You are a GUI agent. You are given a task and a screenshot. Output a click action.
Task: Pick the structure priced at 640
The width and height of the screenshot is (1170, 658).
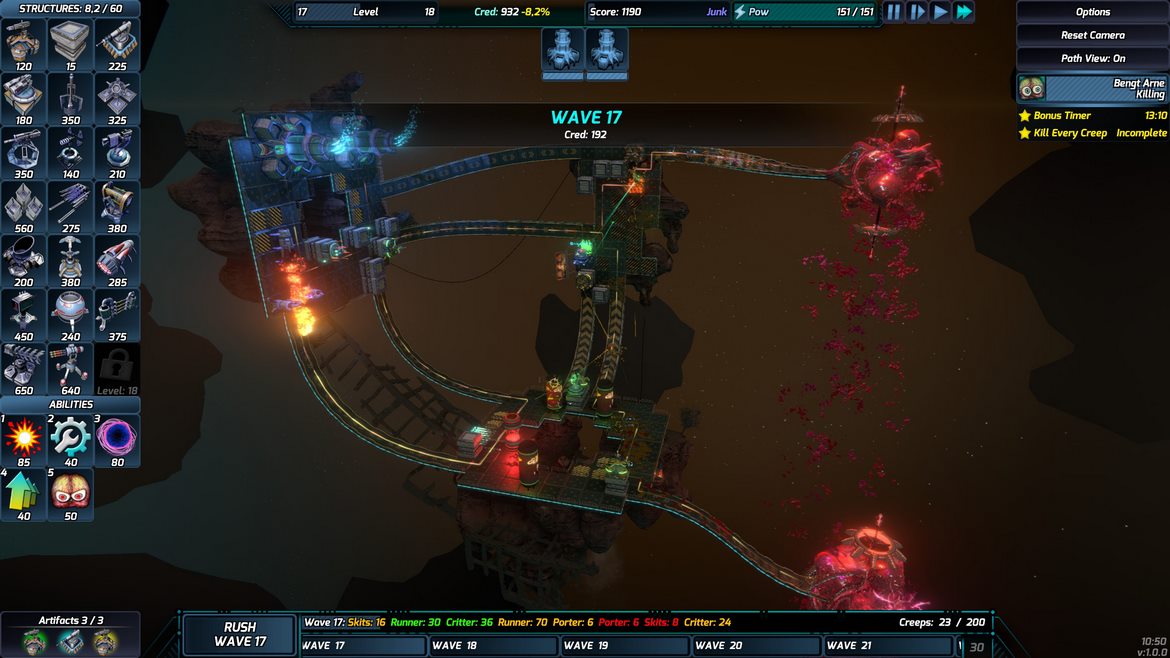(x=71, y=369)
